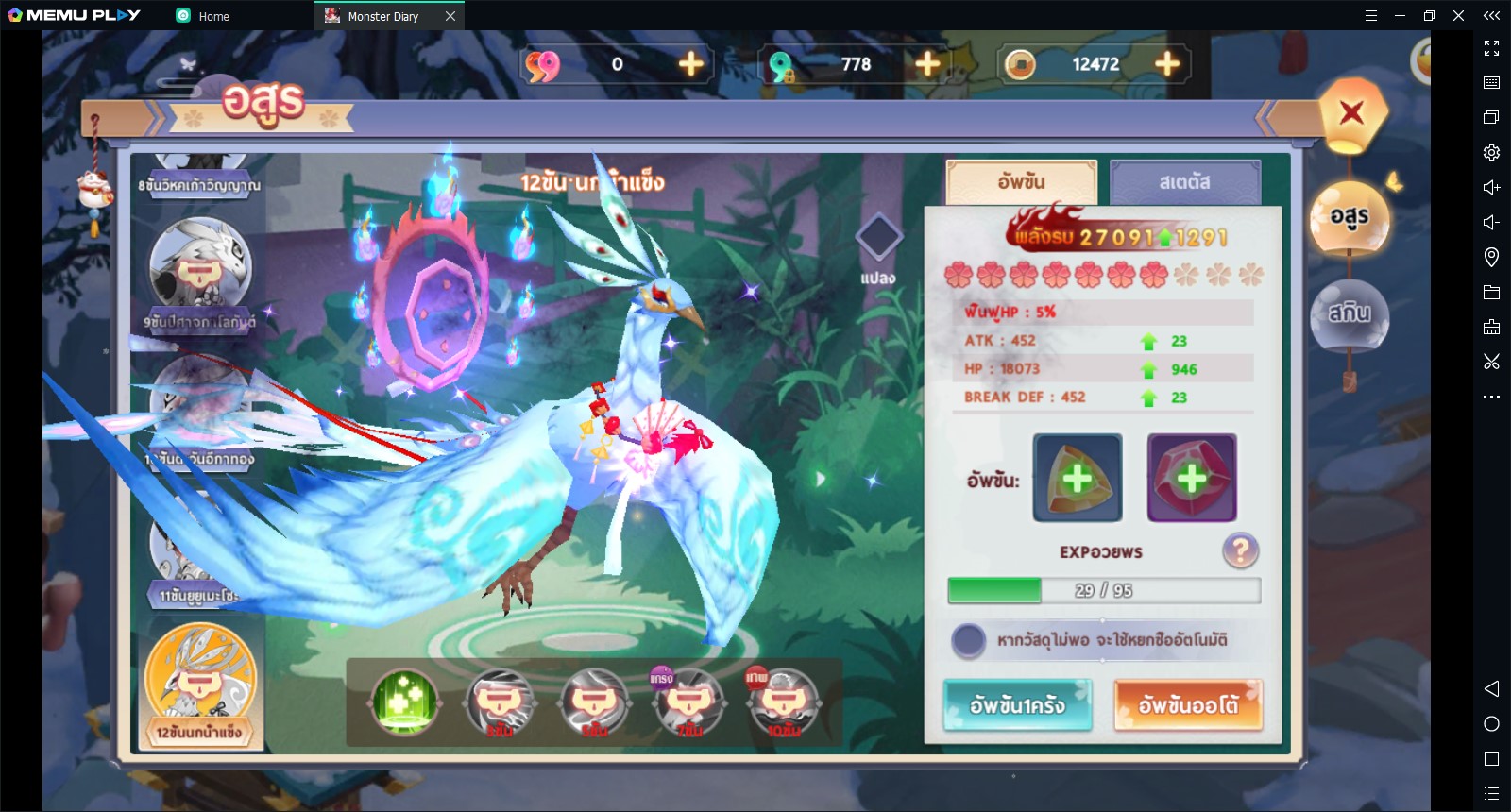Open MEmu emulator settings gear
The width and height of the screenshot is (1511, 812).
point(1491,152)
